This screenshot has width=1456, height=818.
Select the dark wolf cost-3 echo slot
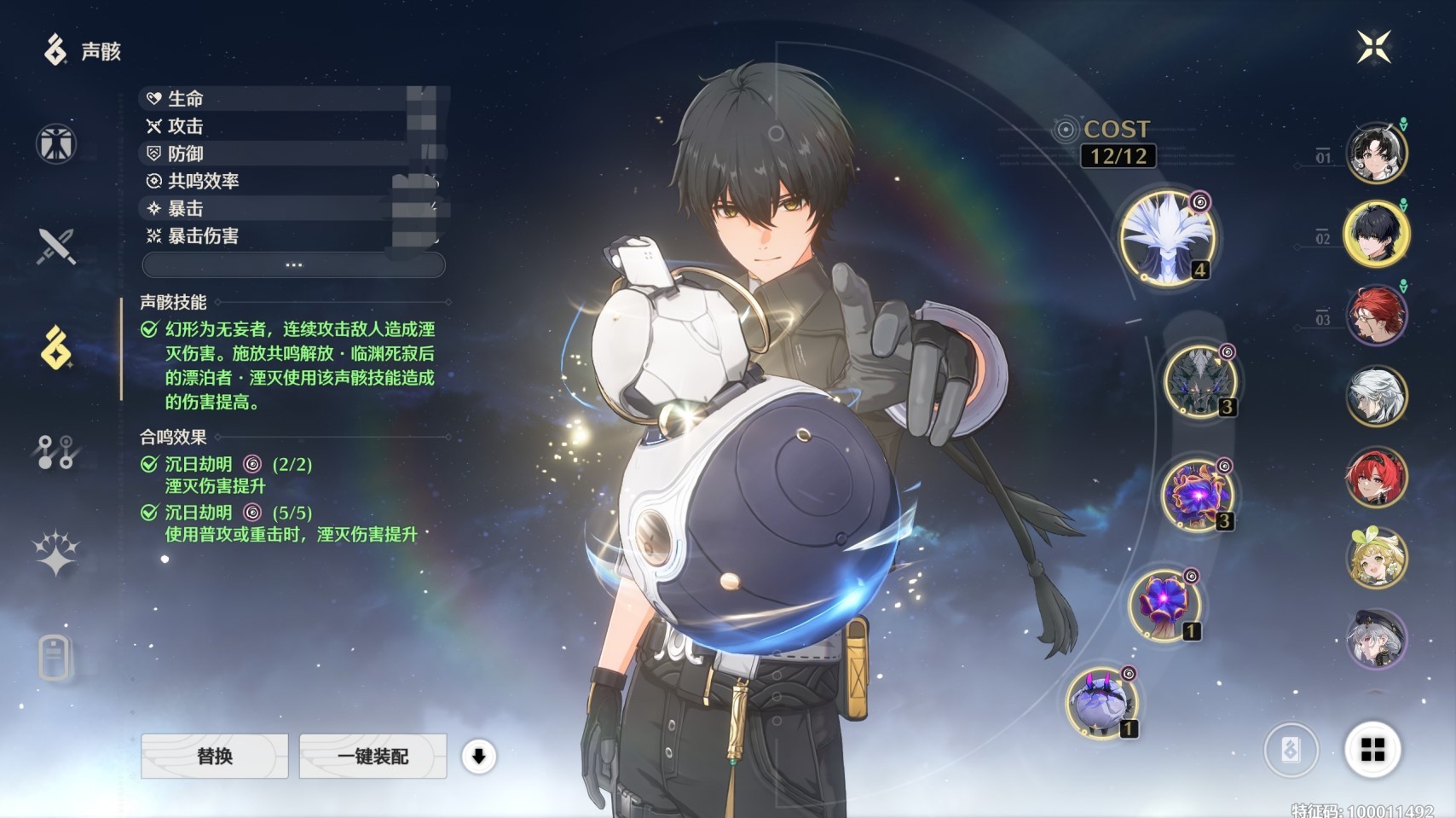click(x=1200, y=381)
